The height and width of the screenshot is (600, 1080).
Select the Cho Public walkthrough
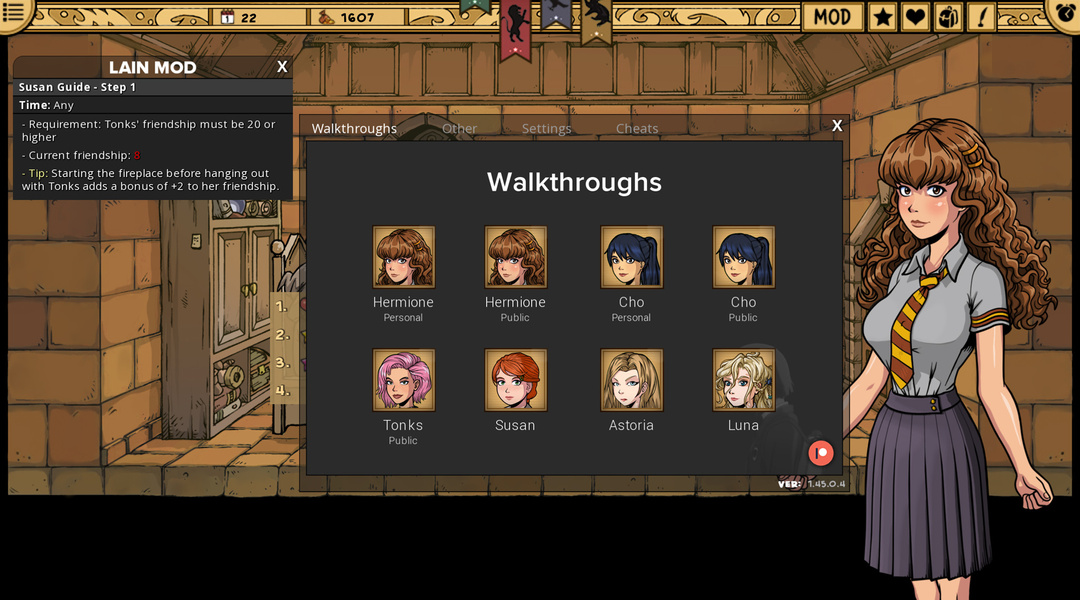743,257
